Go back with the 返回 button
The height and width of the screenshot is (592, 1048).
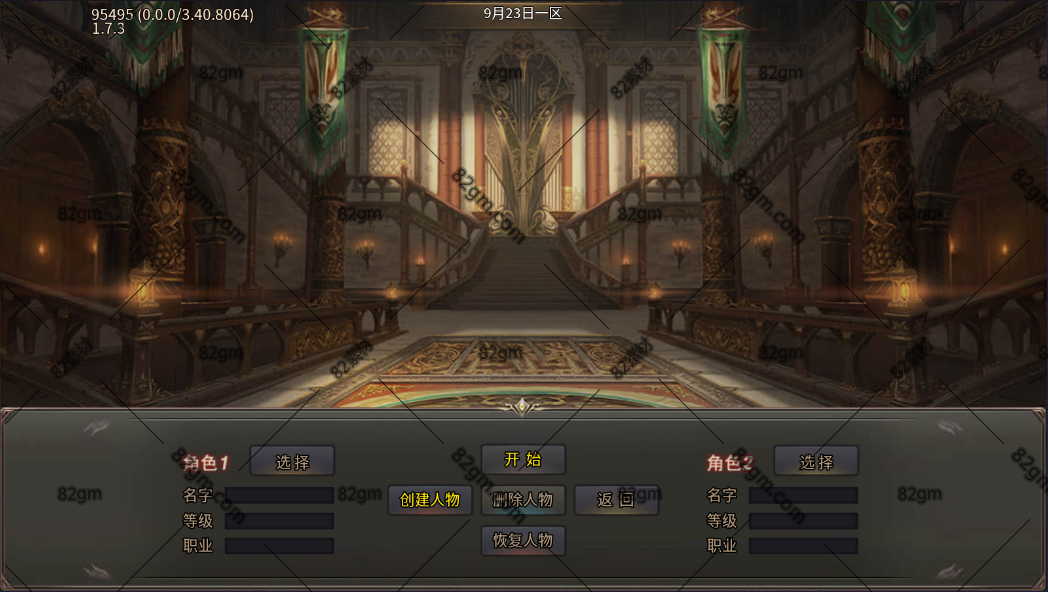[616, 500]
